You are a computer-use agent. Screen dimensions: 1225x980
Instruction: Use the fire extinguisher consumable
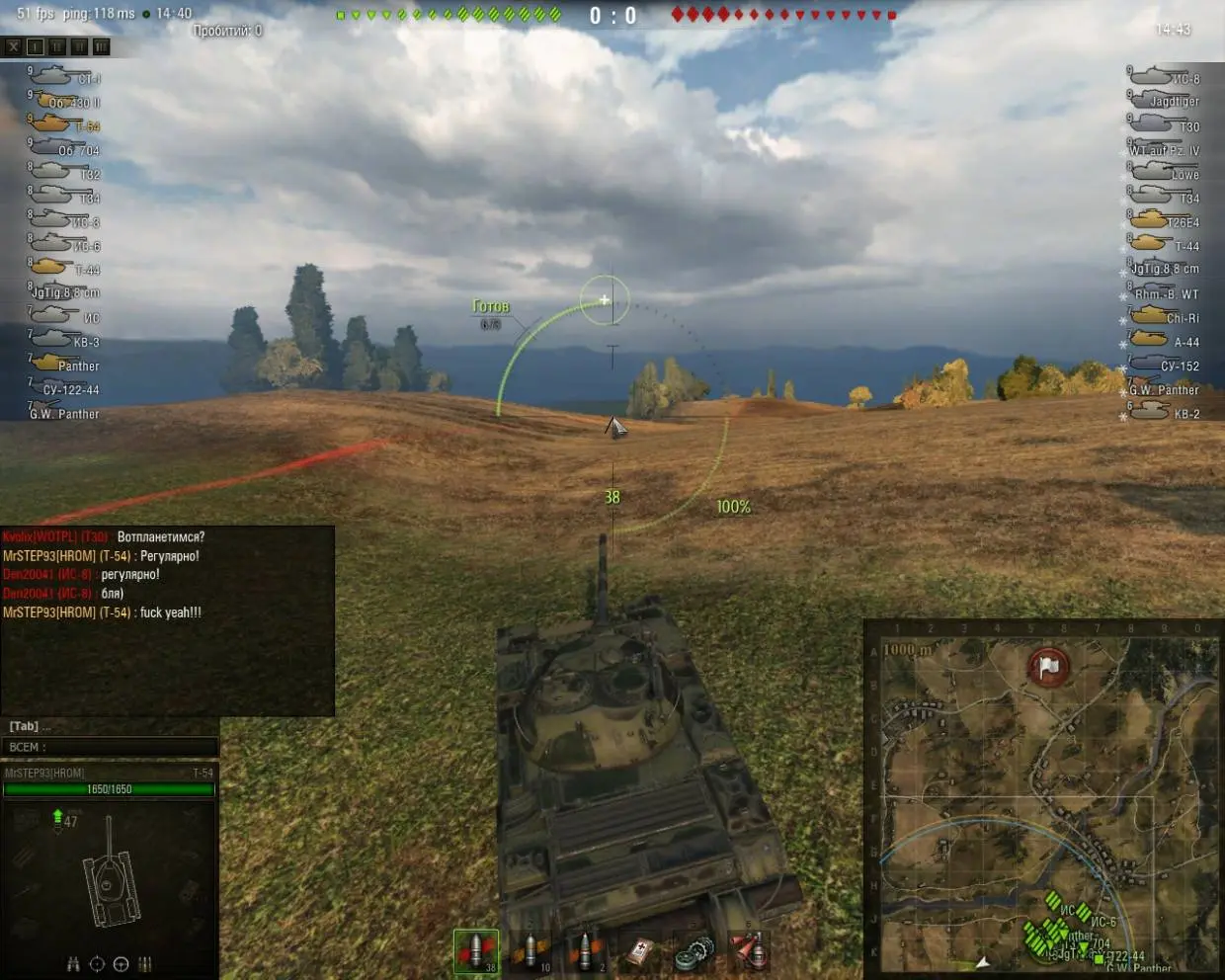pos(749,951)
